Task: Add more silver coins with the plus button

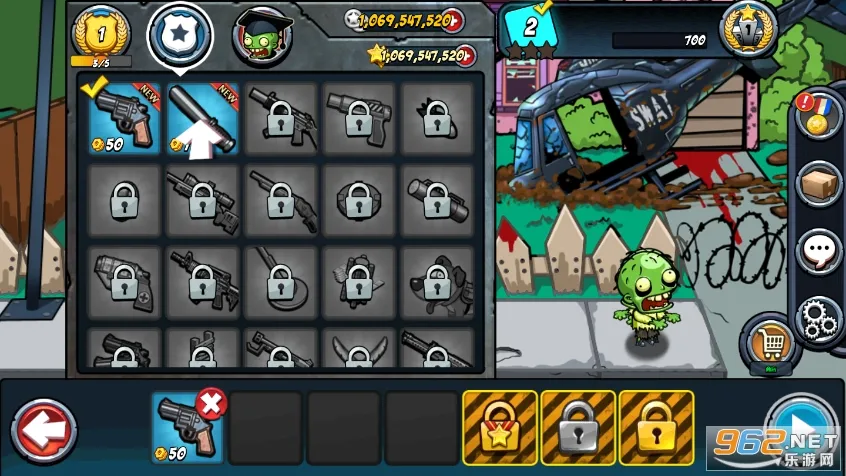Action: [x=452, y=20]
